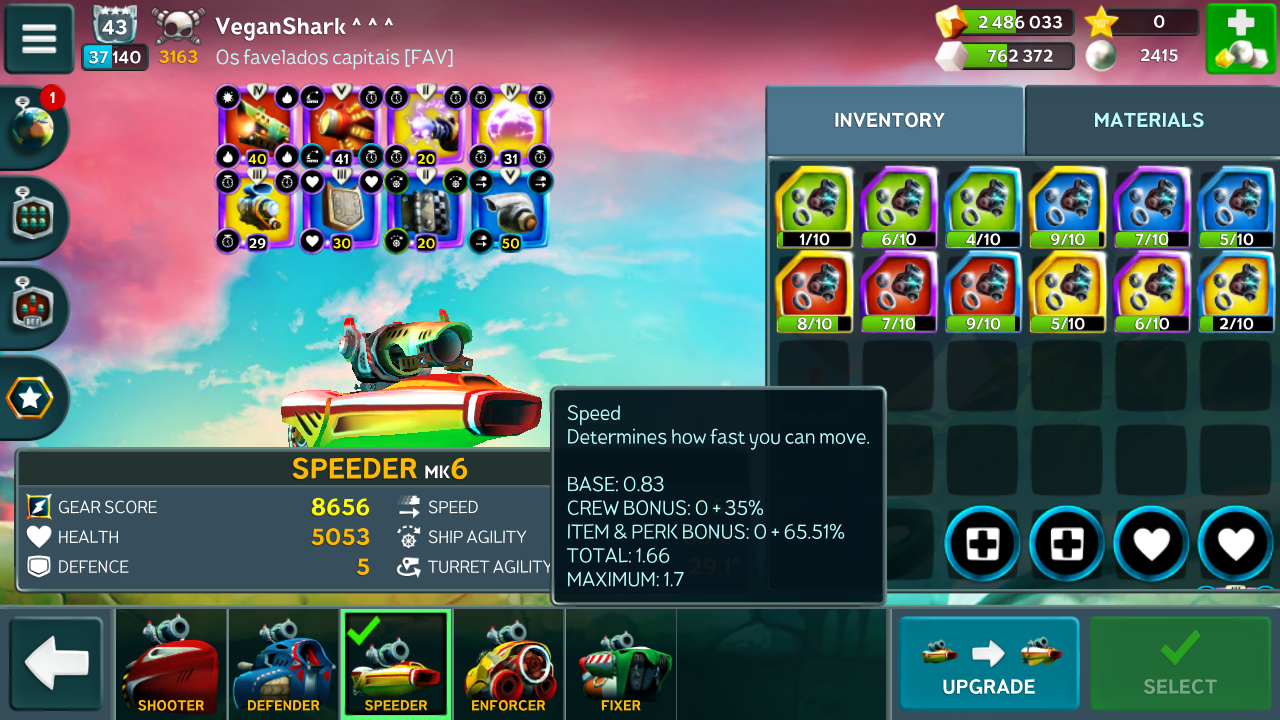Click the equipped shield item level 30
The image size is (1280, 720).
[341, 211]
